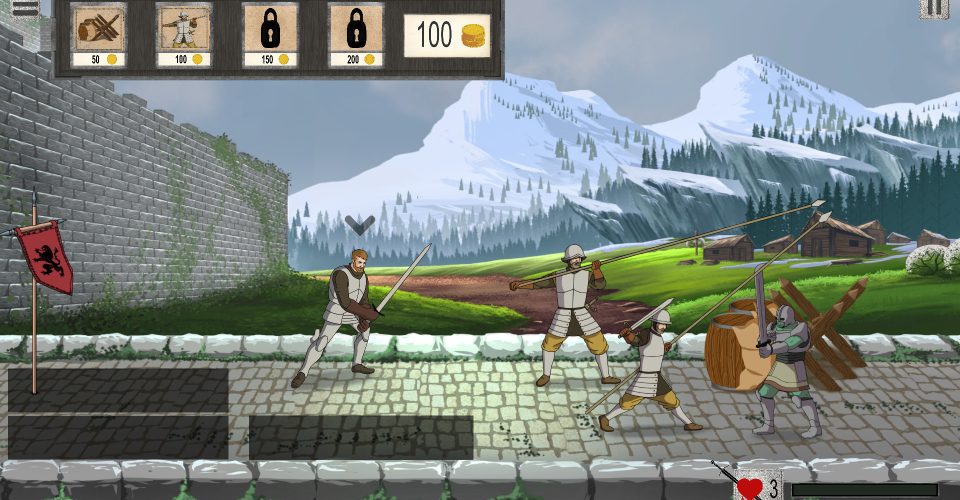Buy the wooden barricade for 50 gold
This screenshot has width=960, height=500.
coord(98,34)
